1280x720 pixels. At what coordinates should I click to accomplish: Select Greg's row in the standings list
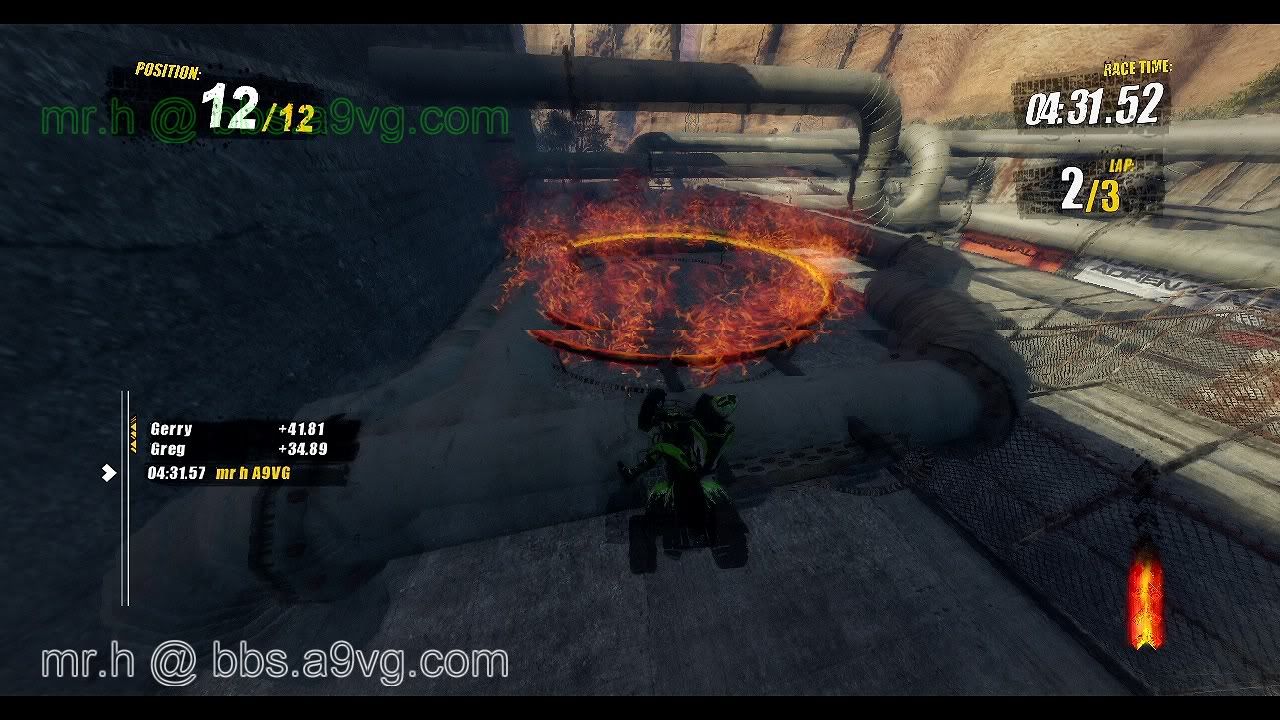240,450
